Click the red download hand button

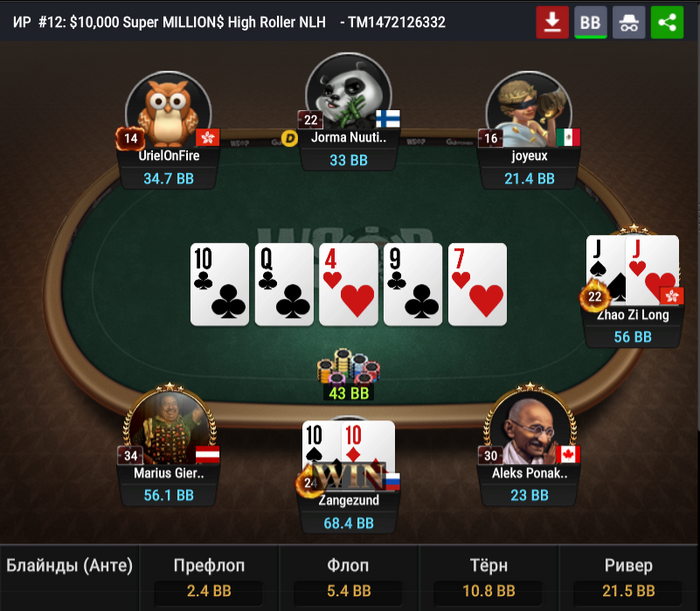[x=552, y=22]
